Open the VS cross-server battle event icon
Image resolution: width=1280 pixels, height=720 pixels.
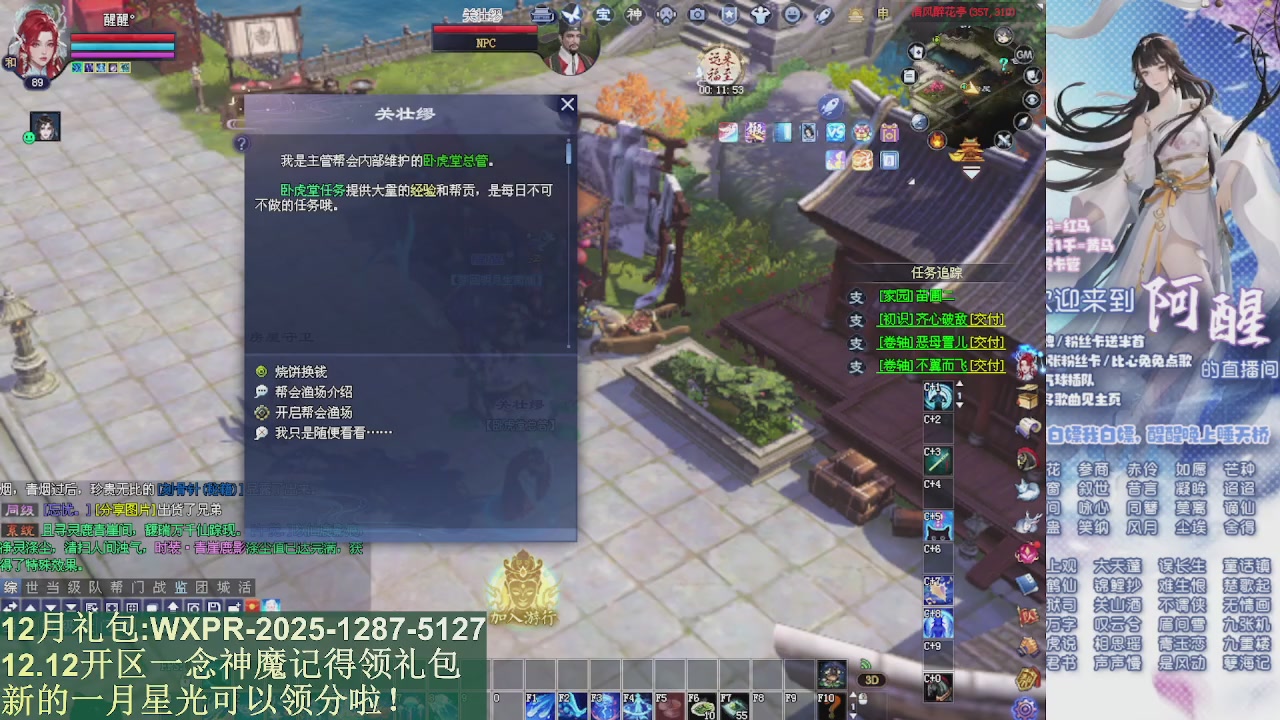(x=835, y=132)
